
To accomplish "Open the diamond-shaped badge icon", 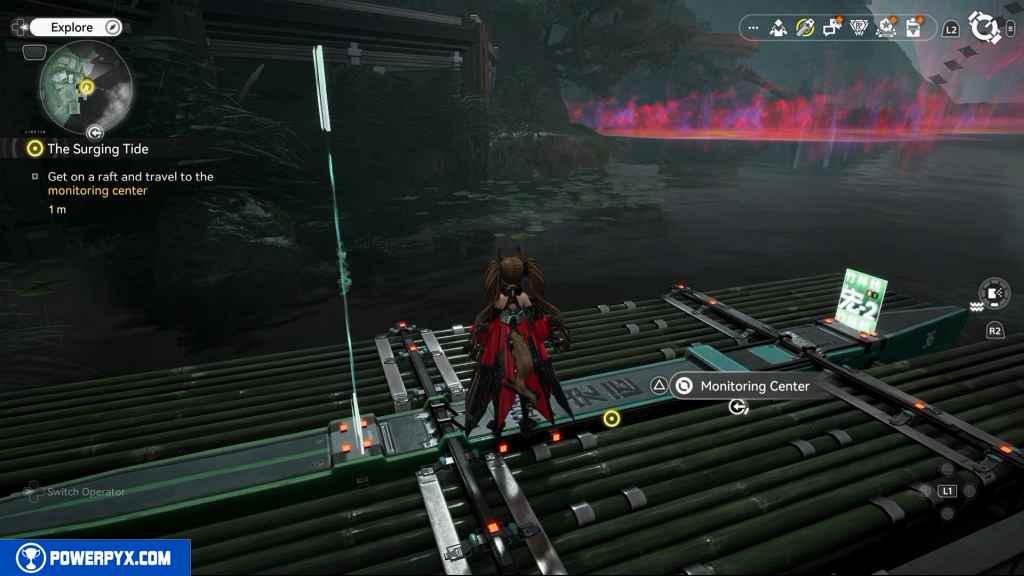I will 858,28.
